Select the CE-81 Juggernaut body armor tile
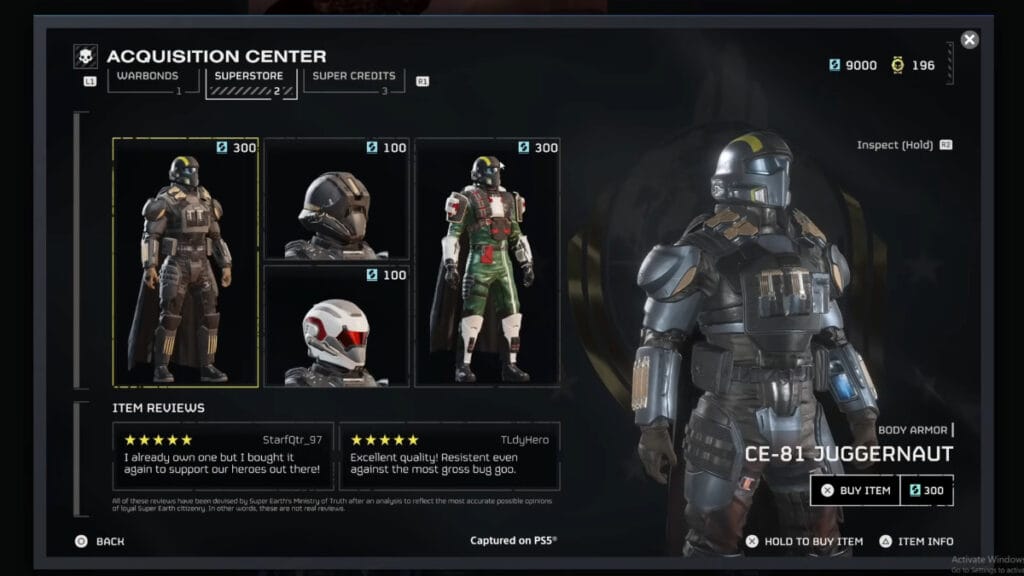Screen dimensions: 1024x576 coord(186,262)
